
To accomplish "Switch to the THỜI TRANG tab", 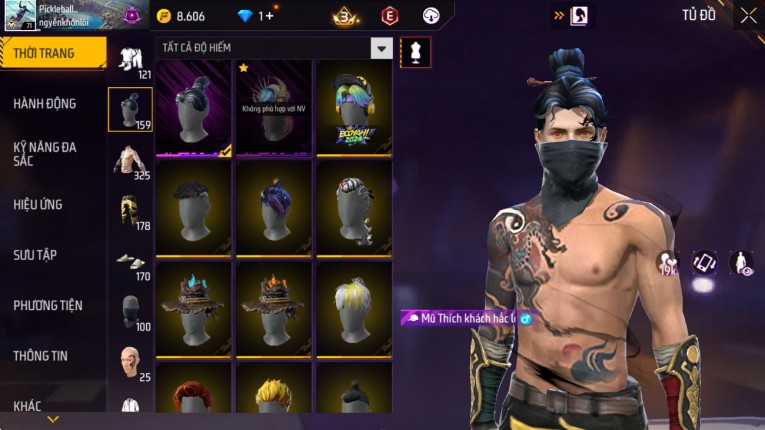I will tap(50, 53).
